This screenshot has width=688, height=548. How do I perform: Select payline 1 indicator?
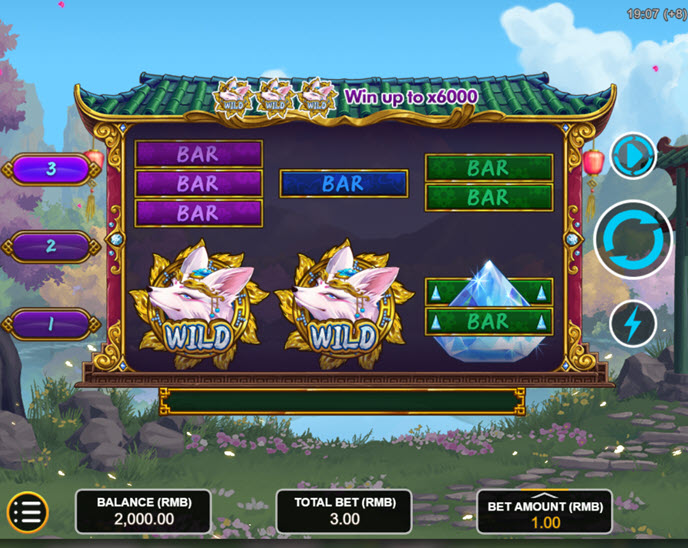click(x=52, y=324)
